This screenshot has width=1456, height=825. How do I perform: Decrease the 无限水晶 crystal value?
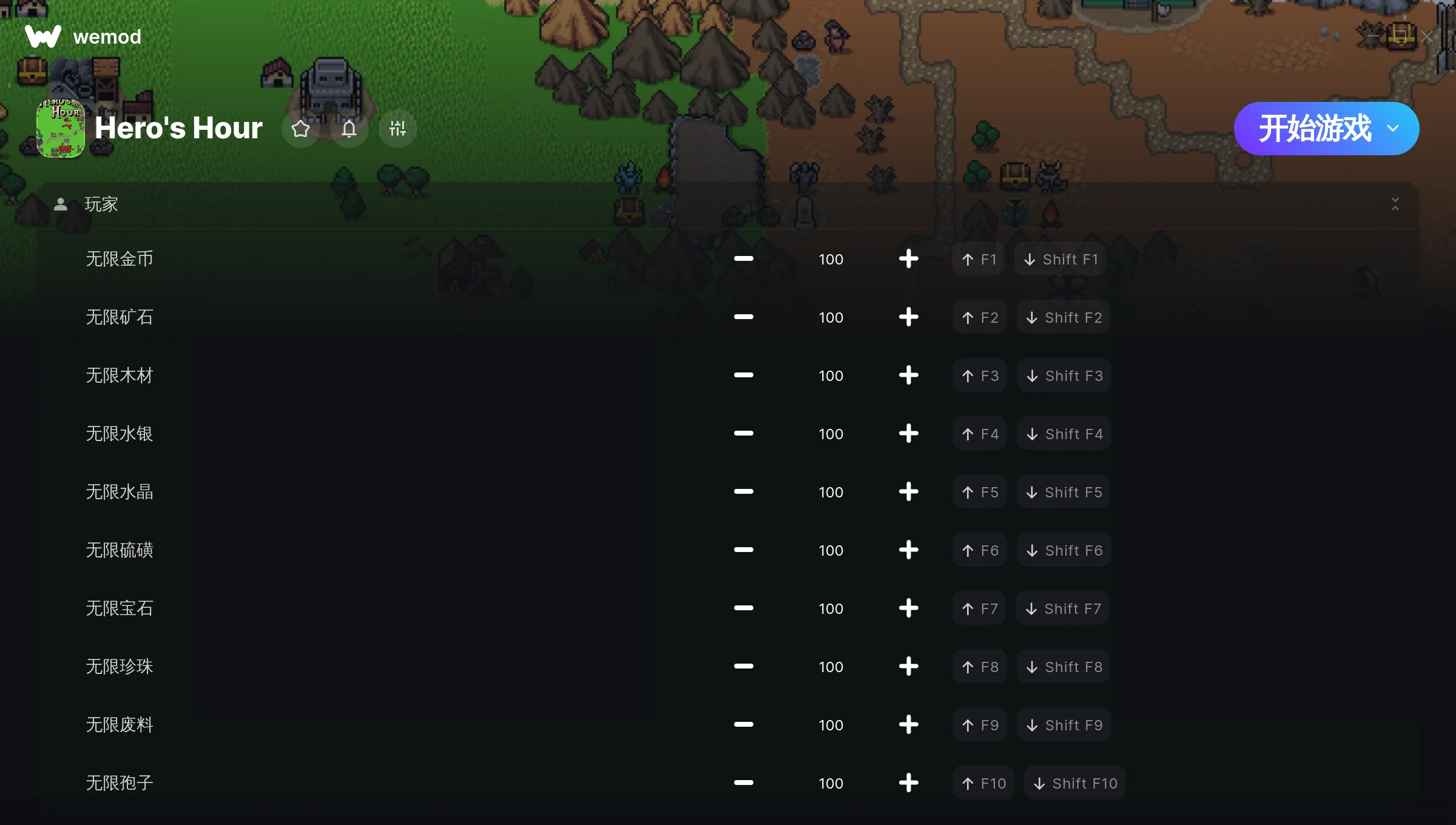[743, 492]
